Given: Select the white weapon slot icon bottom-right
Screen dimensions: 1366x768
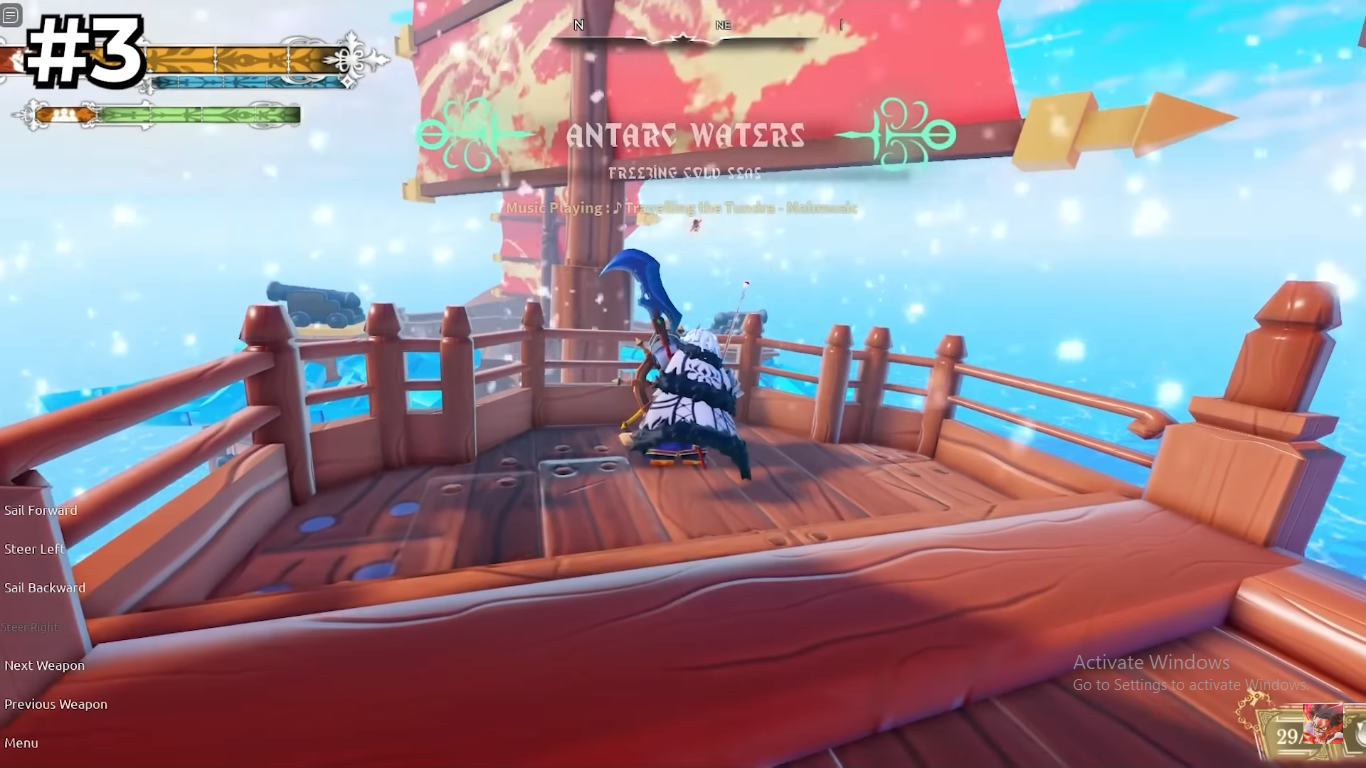Looking at the screenshot, I should [1358, 733].
